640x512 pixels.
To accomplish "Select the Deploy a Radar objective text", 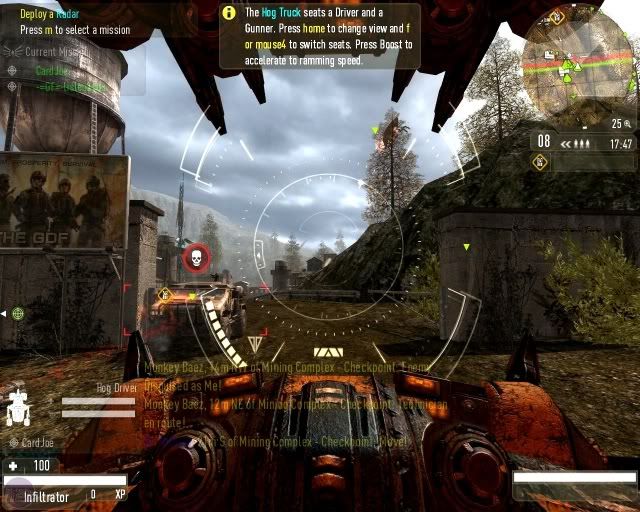I will [x=49, y=13].
